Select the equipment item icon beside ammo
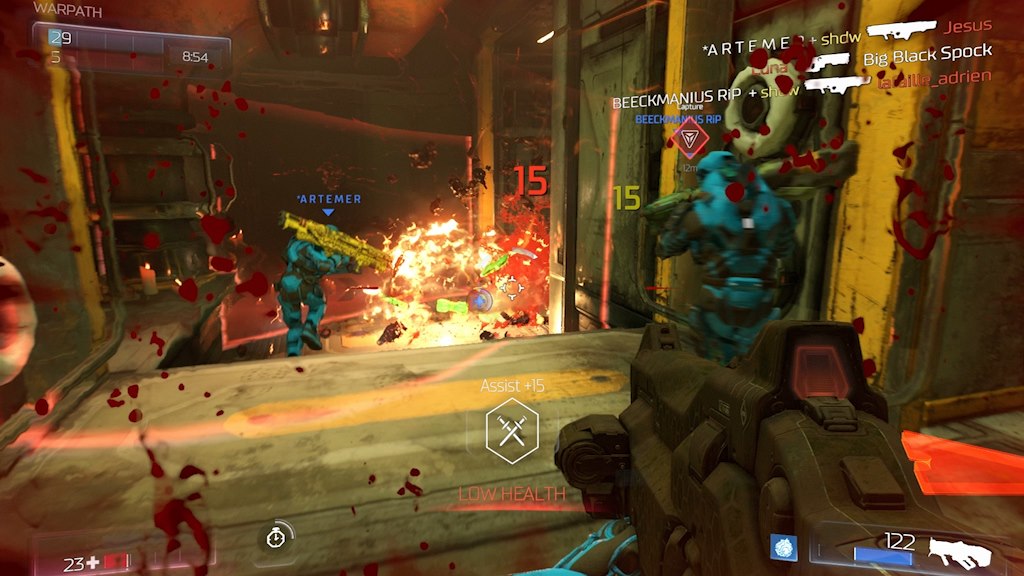The image size is (1024, 576). coord(783,547)
